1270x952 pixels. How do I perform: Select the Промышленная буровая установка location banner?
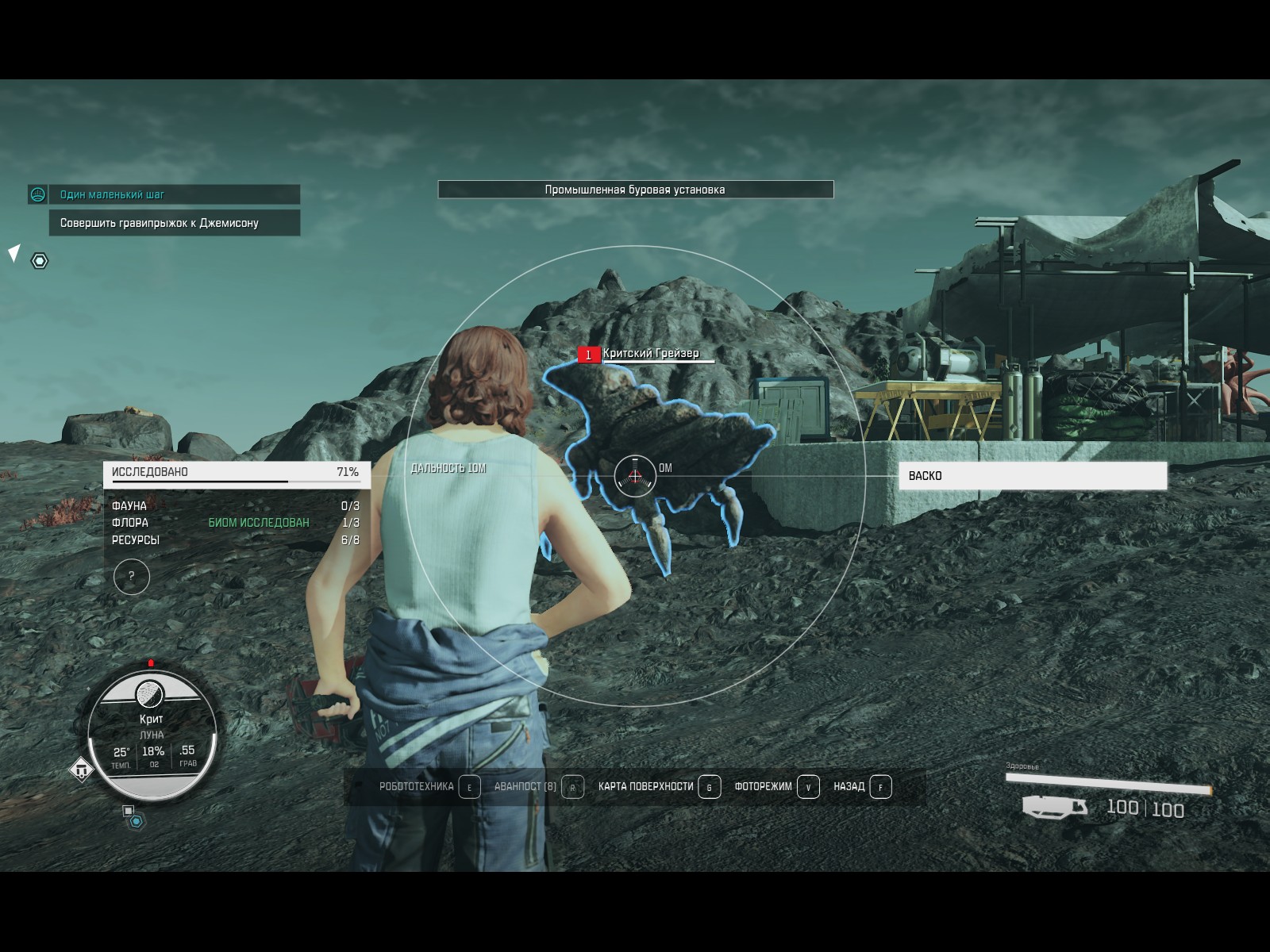click(x=635, y=190)
